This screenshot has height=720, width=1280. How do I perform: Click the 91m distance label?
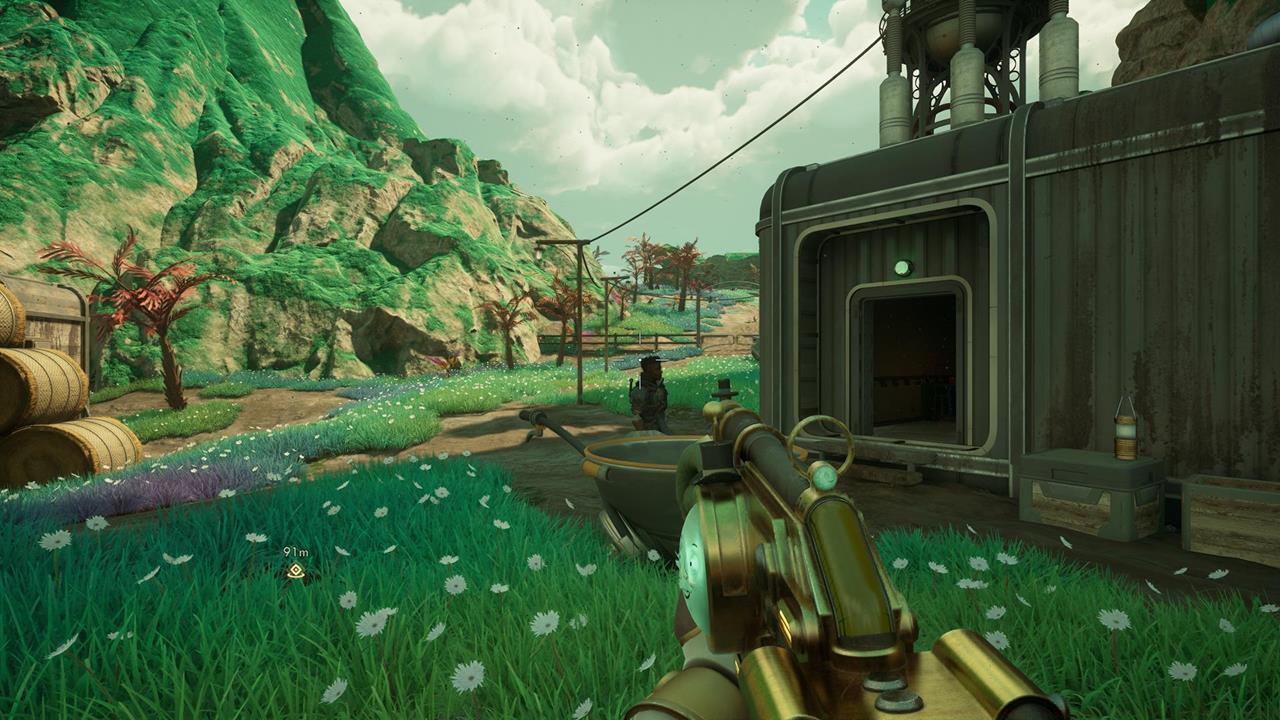296,551
